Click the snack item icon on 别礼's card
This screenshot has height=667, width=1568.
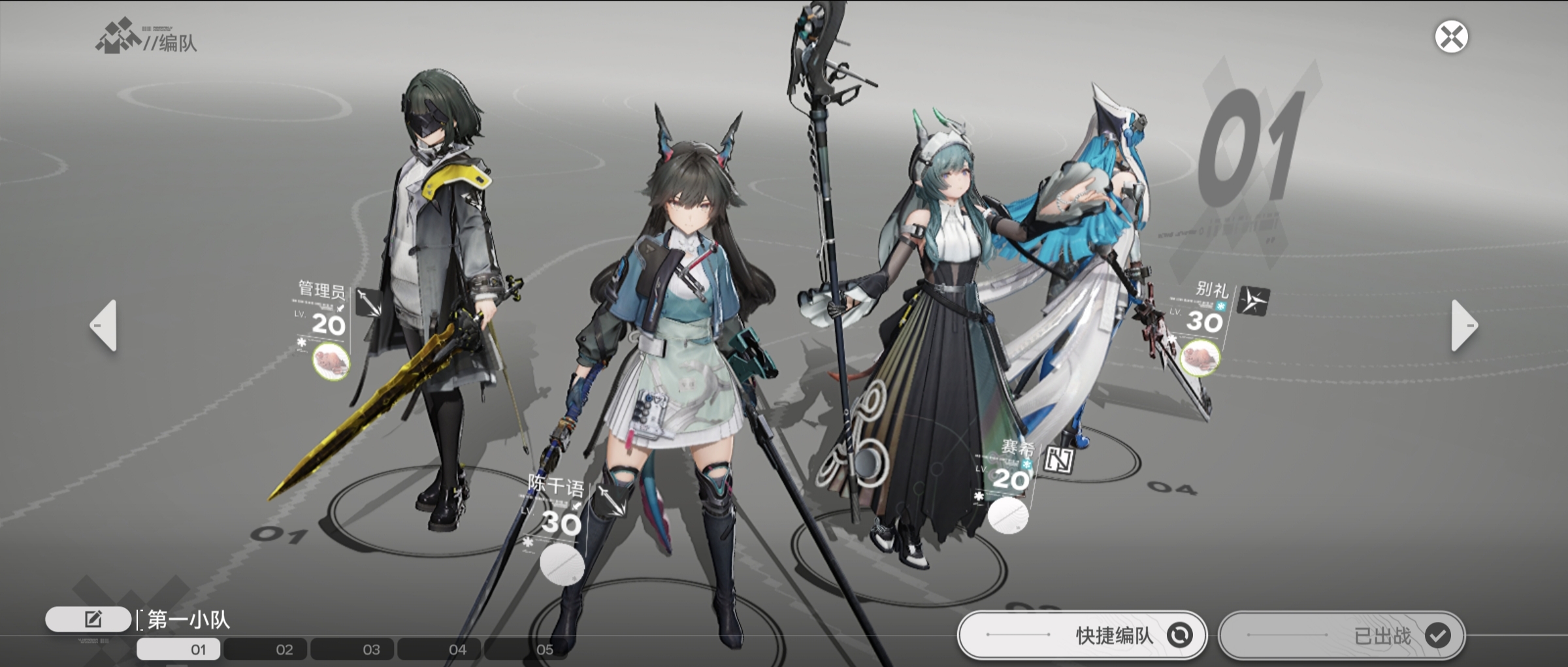tap(1200, 358)
